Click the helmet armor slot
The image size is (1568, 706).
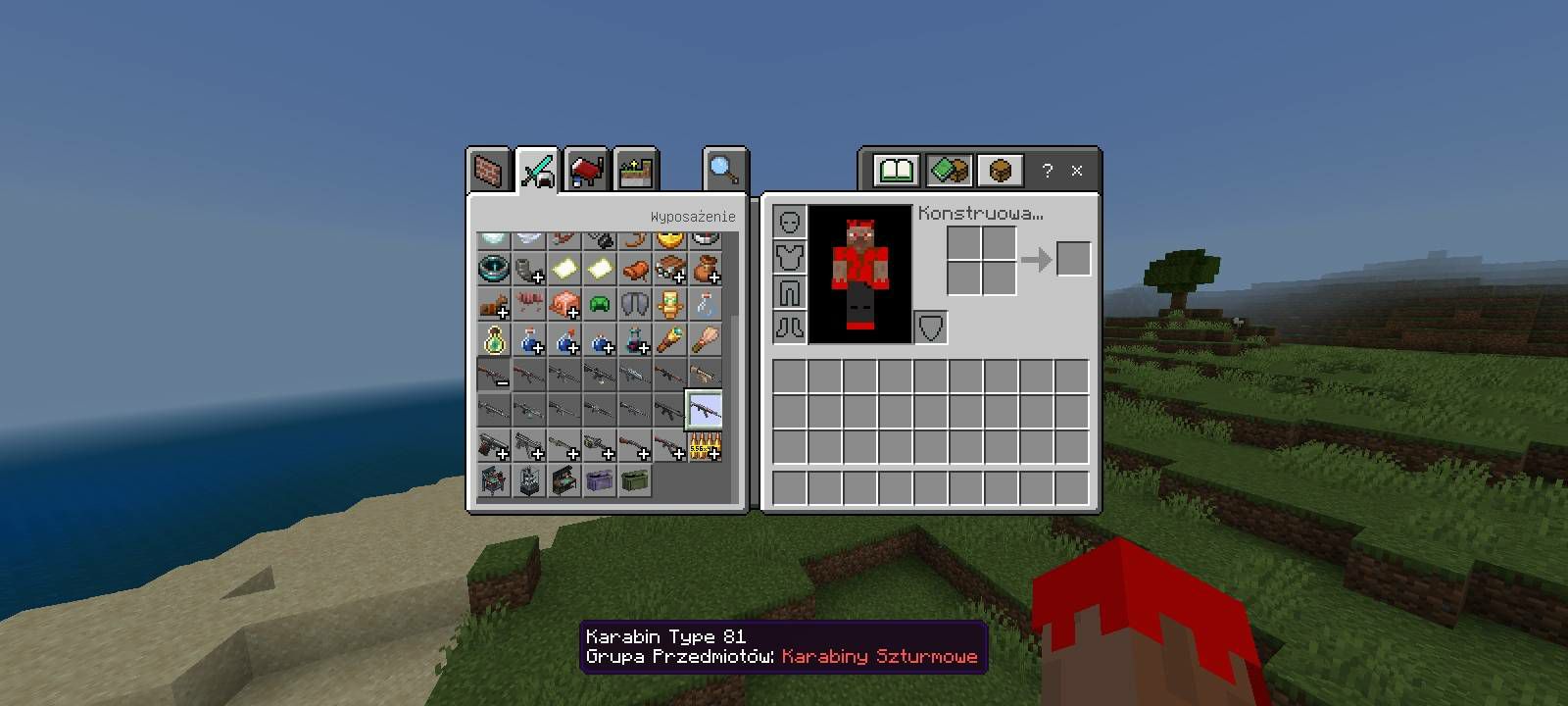pyautogui.click(x=789, y=223)
